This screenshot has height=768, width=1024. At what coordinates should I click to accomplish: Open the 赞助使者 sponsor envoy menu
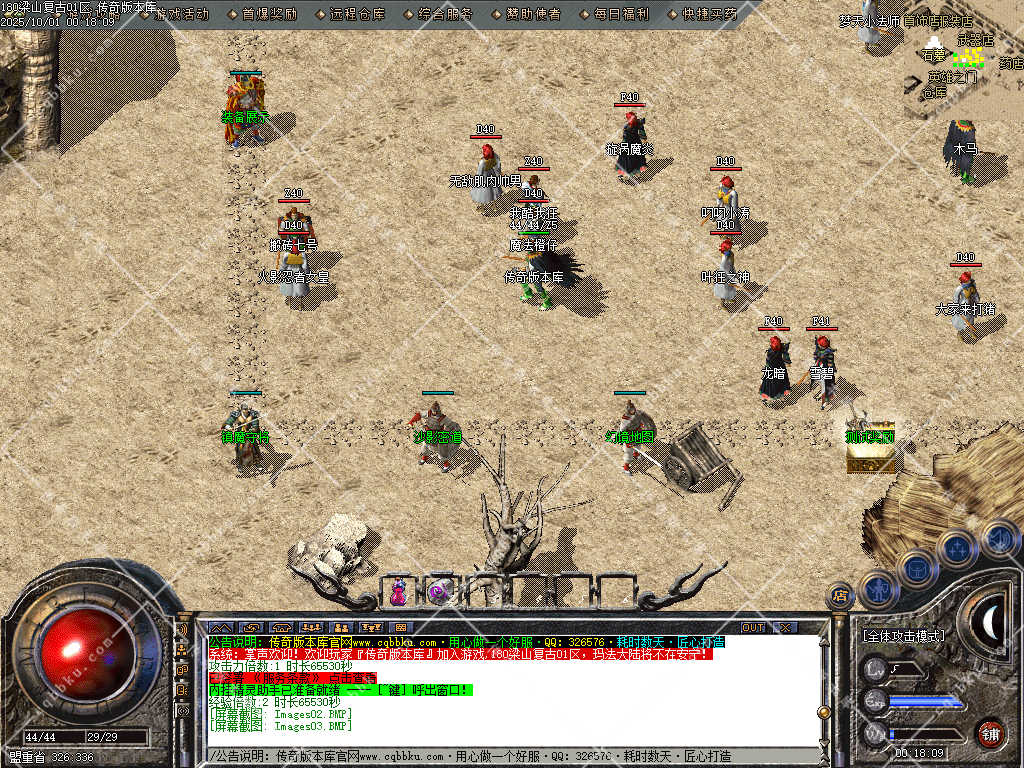click(x=531, y=14)
